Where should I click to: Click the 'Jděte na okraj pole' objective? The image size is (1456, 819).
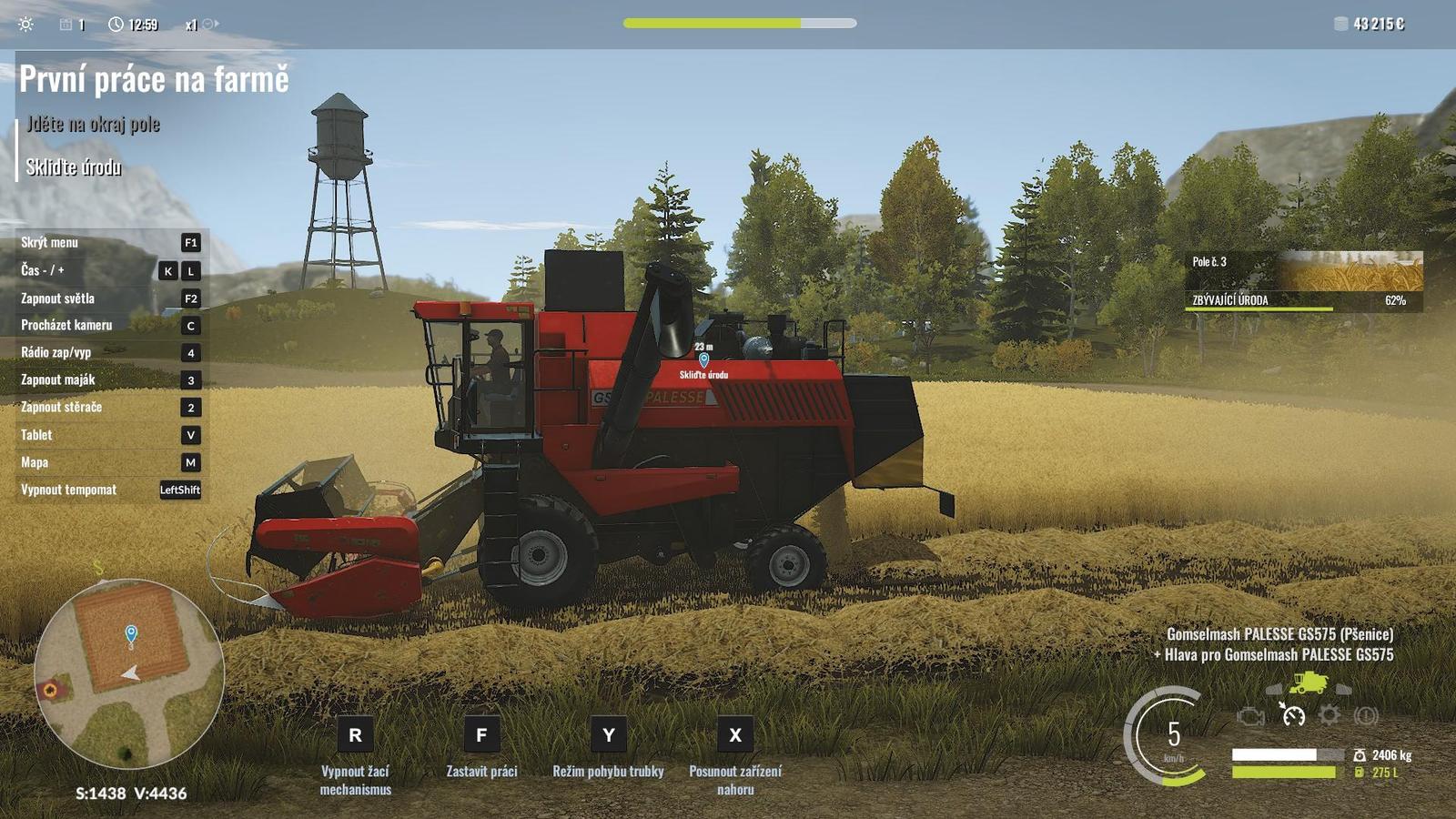tap(93, 124)
